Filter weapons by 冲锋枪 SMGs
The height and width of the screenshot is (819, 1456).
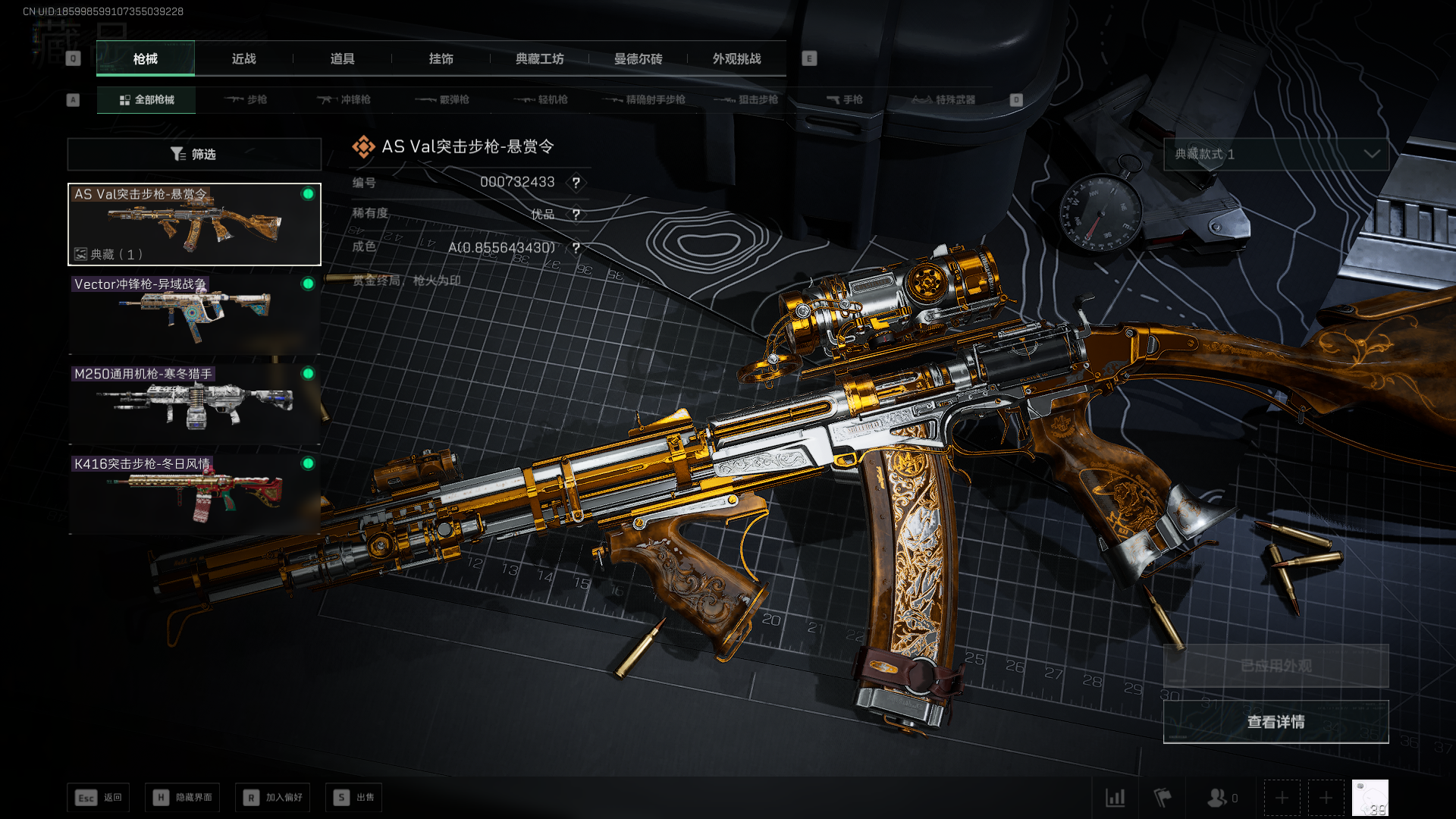[x=344, y=100]
